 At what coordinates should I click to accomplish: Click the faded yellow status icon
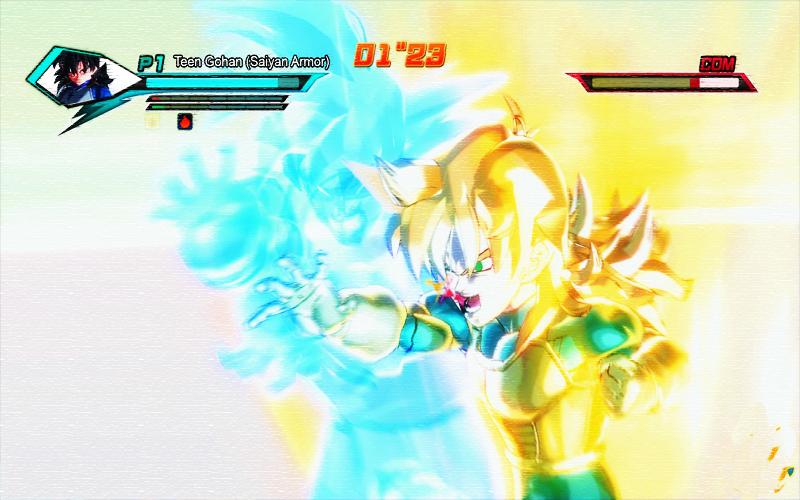click(x=154, y=121)
